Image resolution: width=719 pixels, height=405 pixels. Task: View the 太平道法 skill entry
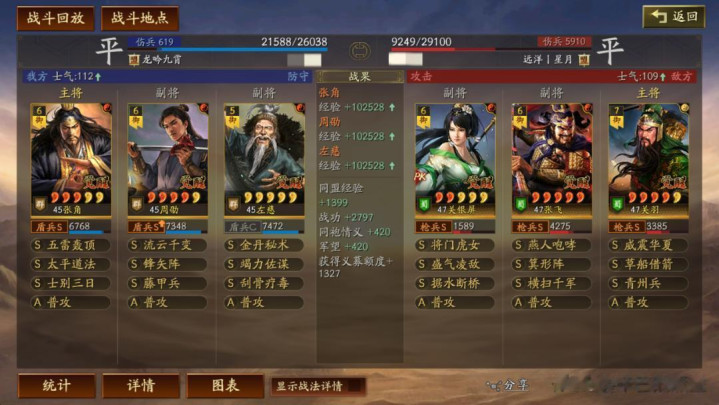point(71,263)
